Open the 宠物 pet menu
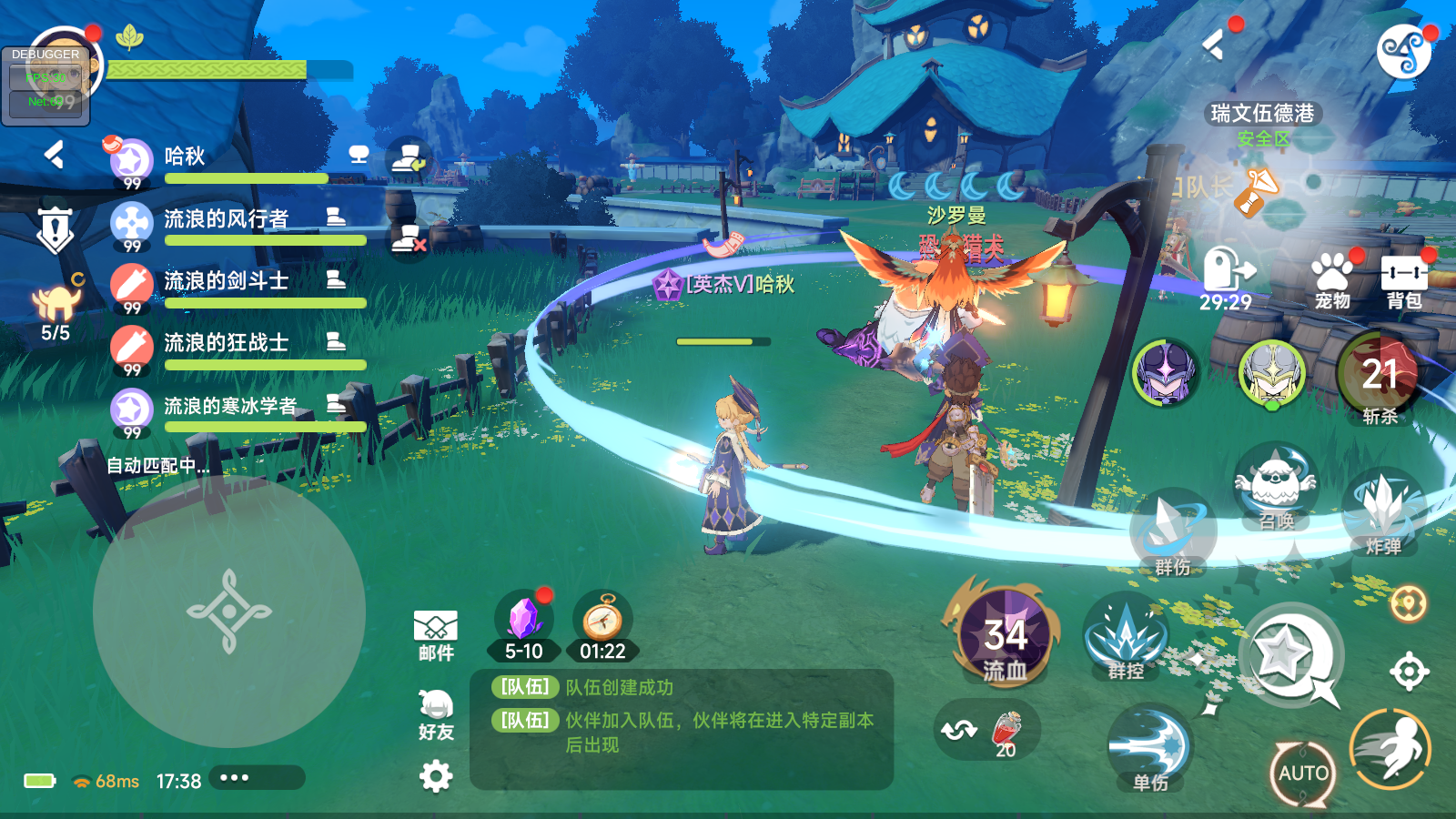 pos(1332,279)
